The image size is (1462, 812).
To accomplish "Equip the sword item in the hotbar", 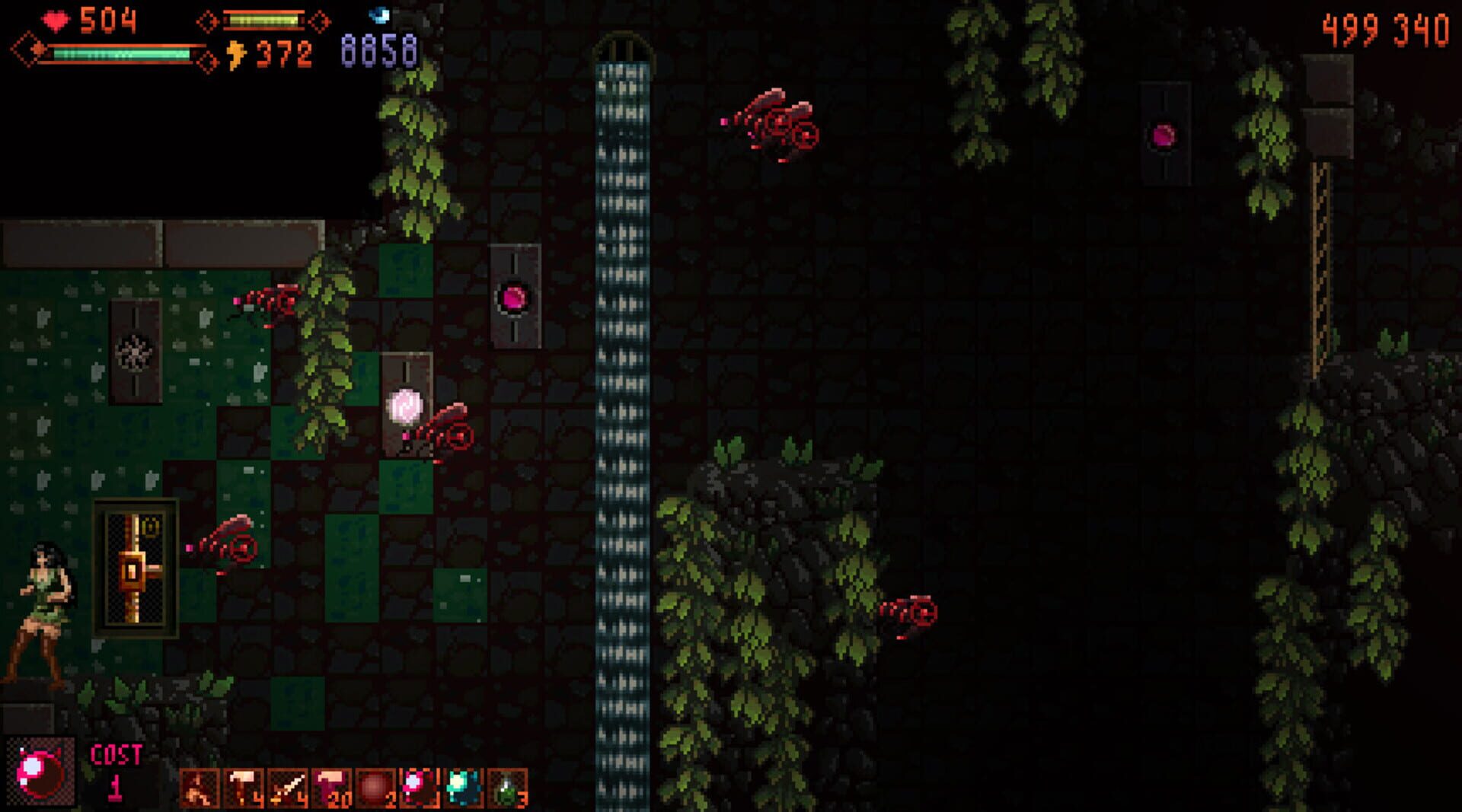I will pos(286,785).
